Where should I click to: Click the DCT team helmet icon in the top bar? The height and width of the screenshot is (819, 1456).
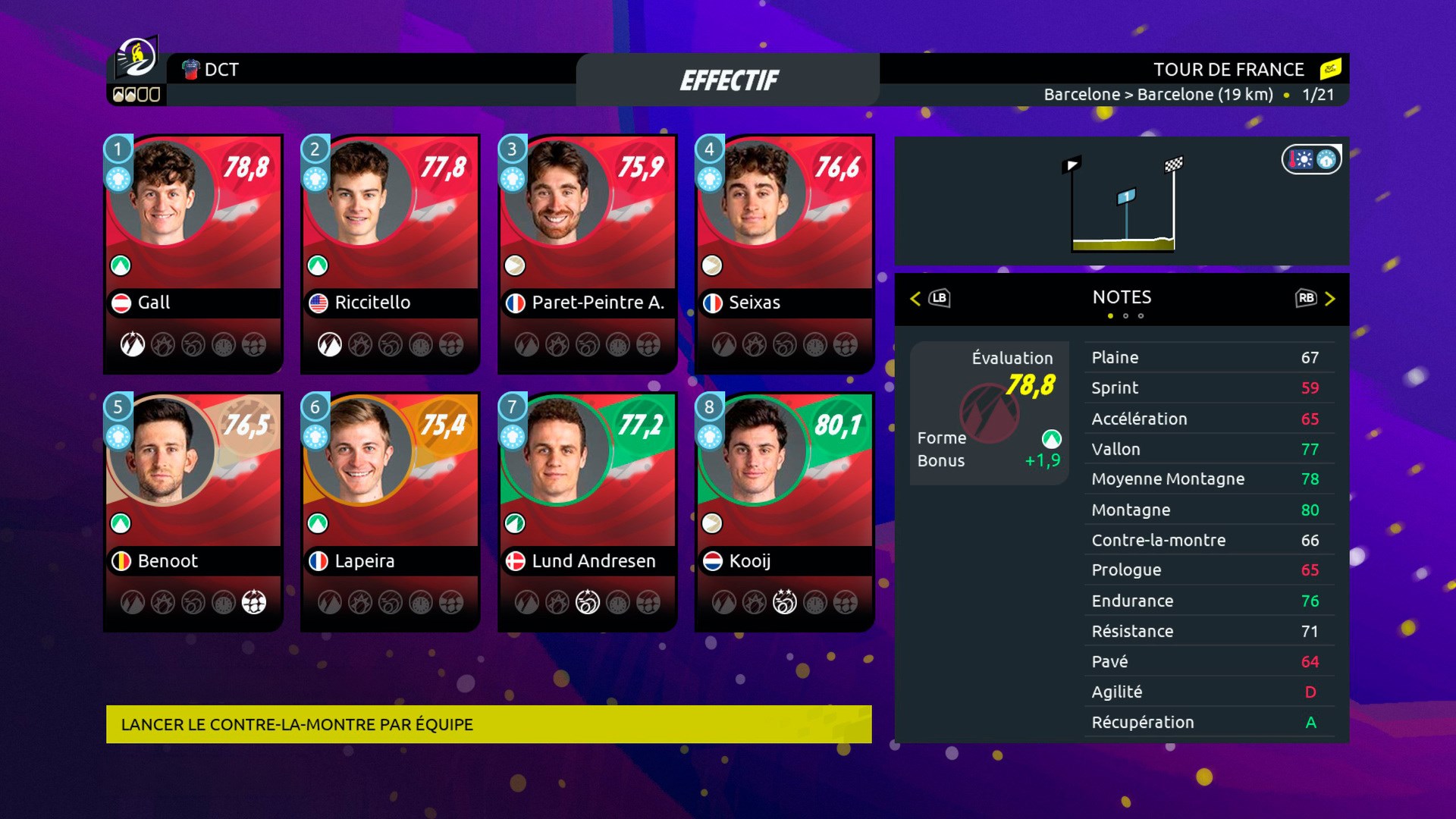pos(190,70)
